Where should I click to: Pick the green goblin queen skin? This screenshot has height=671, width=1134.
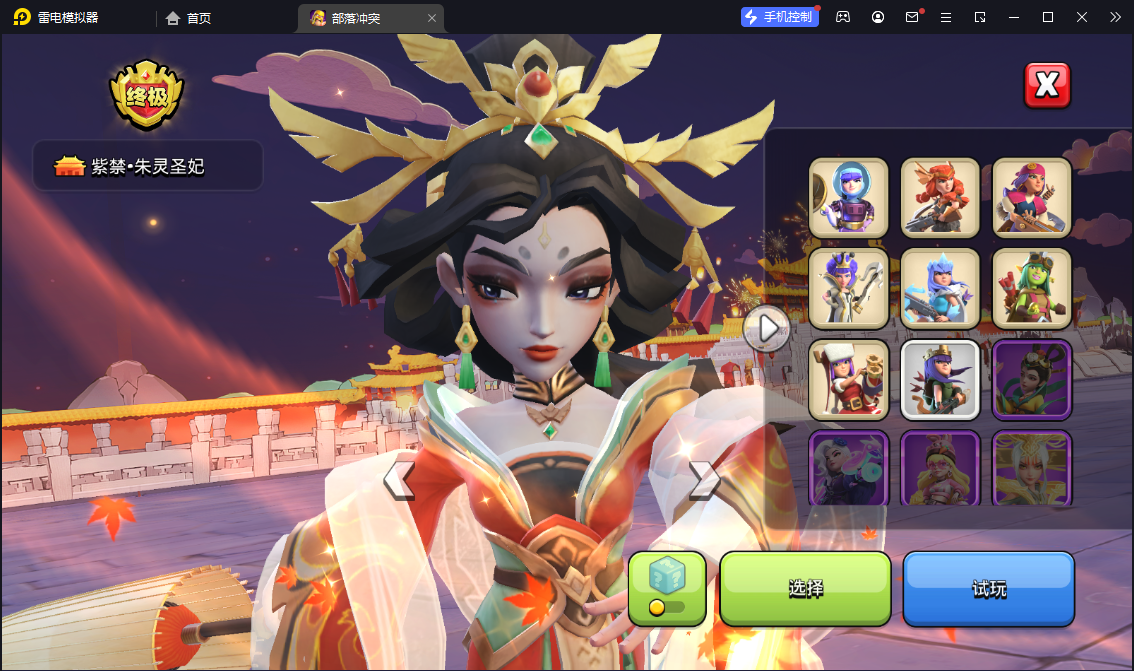[1032, 288]
